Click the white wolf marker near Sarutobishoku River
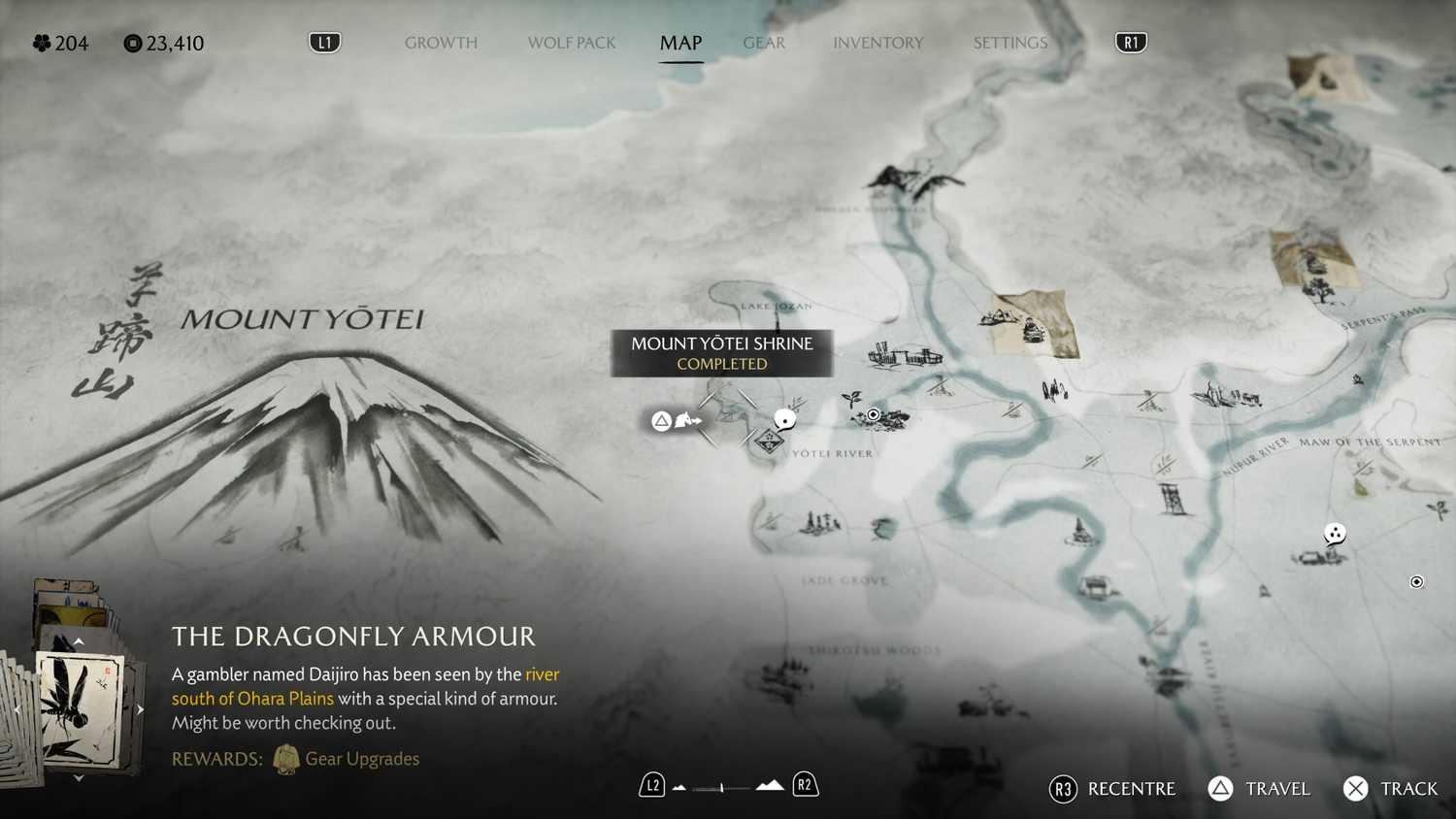This screenshot has width=1456, height=819. coord(1335,534)
